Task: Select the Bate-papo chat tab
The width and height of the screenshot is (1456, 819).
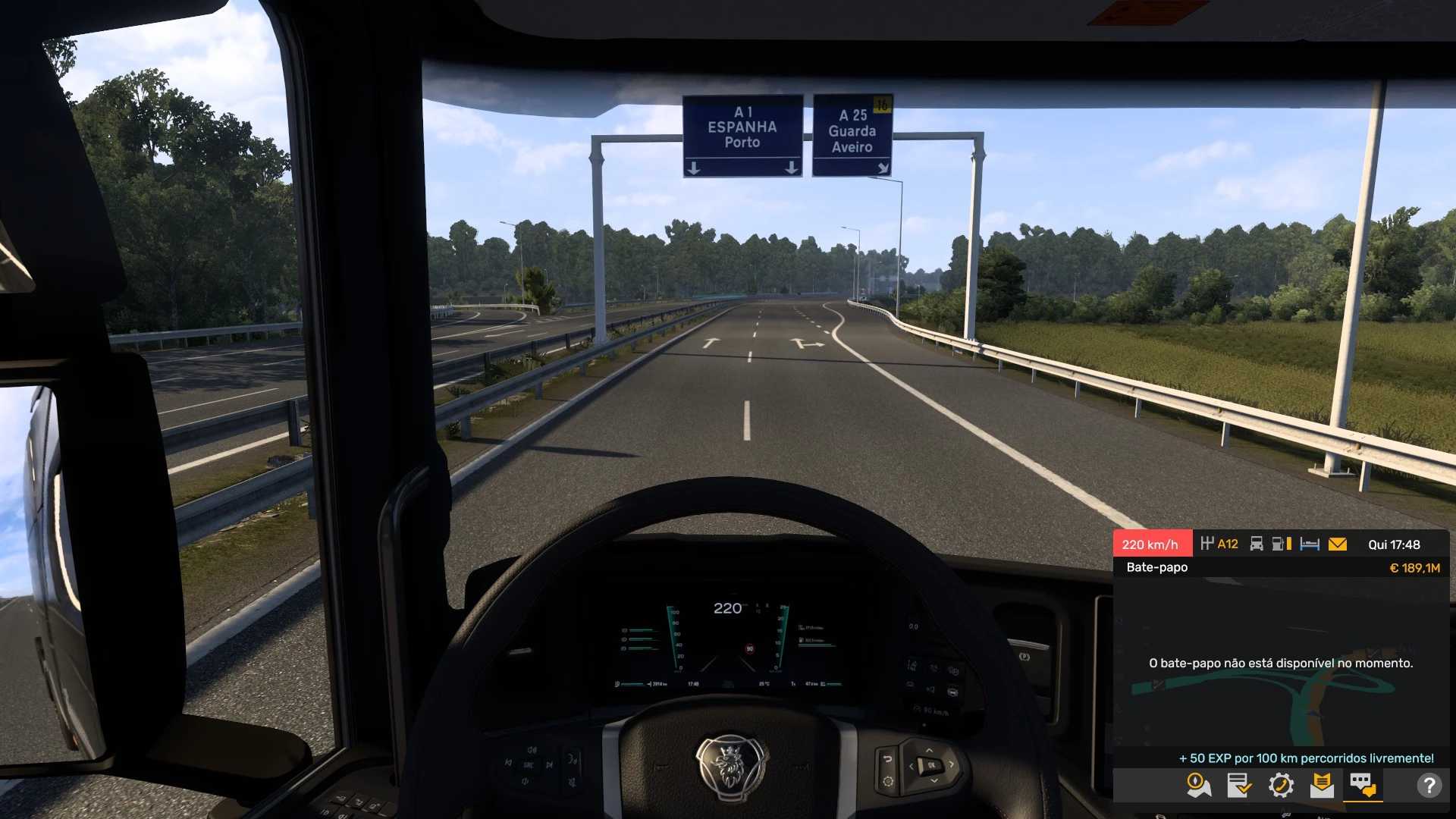Action: (x=1363, y=785)
